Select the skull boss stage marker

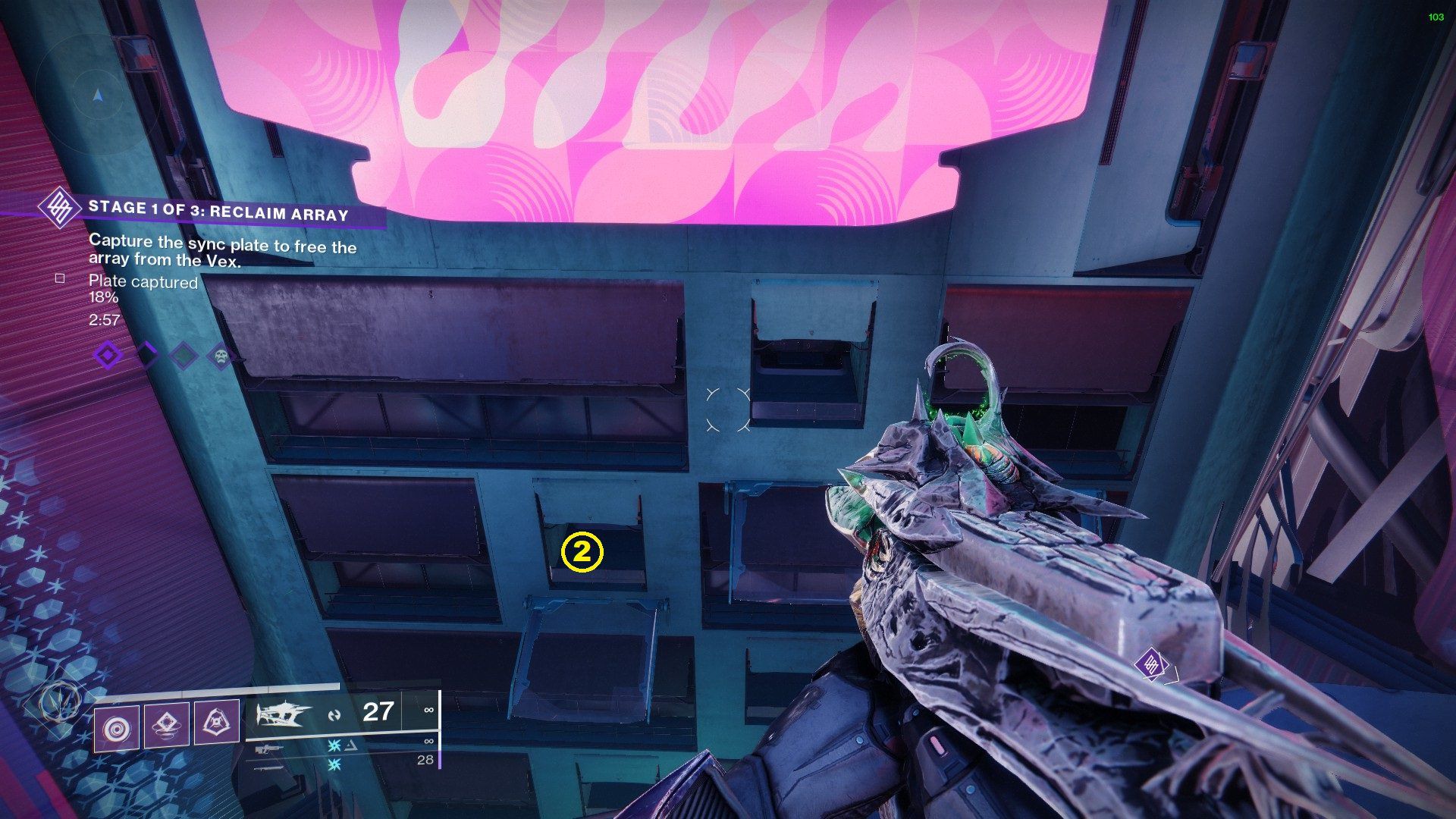coord(221,355)
